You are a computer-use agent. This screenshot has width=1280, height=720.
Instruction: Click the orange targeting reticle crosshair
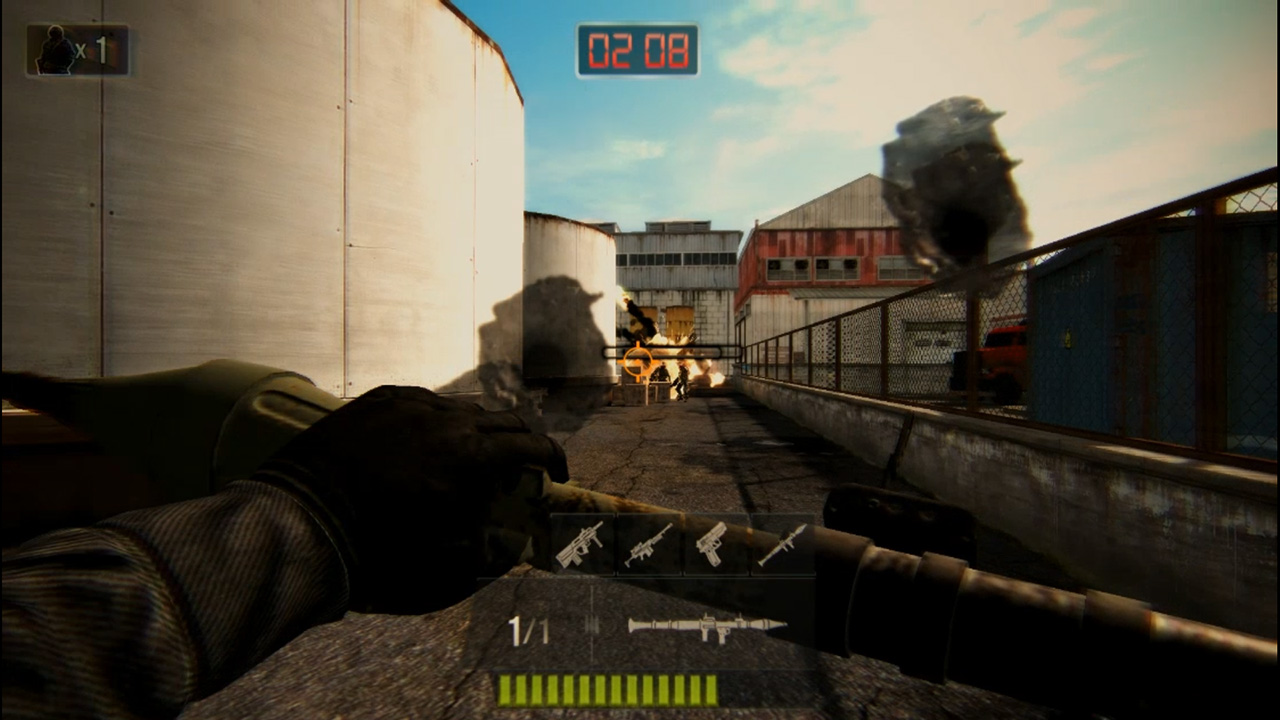pos(637,363)
